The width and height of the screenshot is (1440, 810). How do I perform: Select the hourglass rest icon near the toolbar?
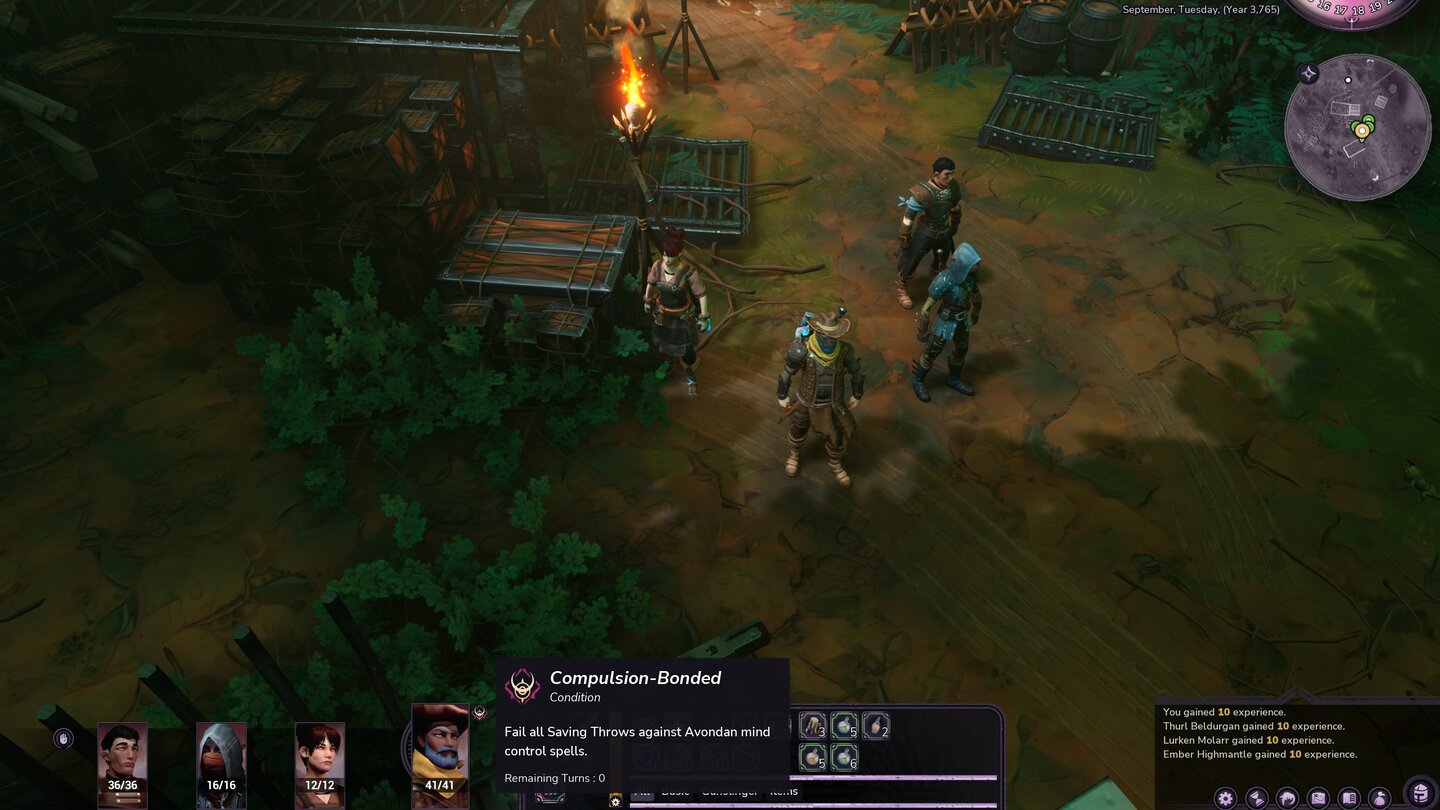(1255, 797)
